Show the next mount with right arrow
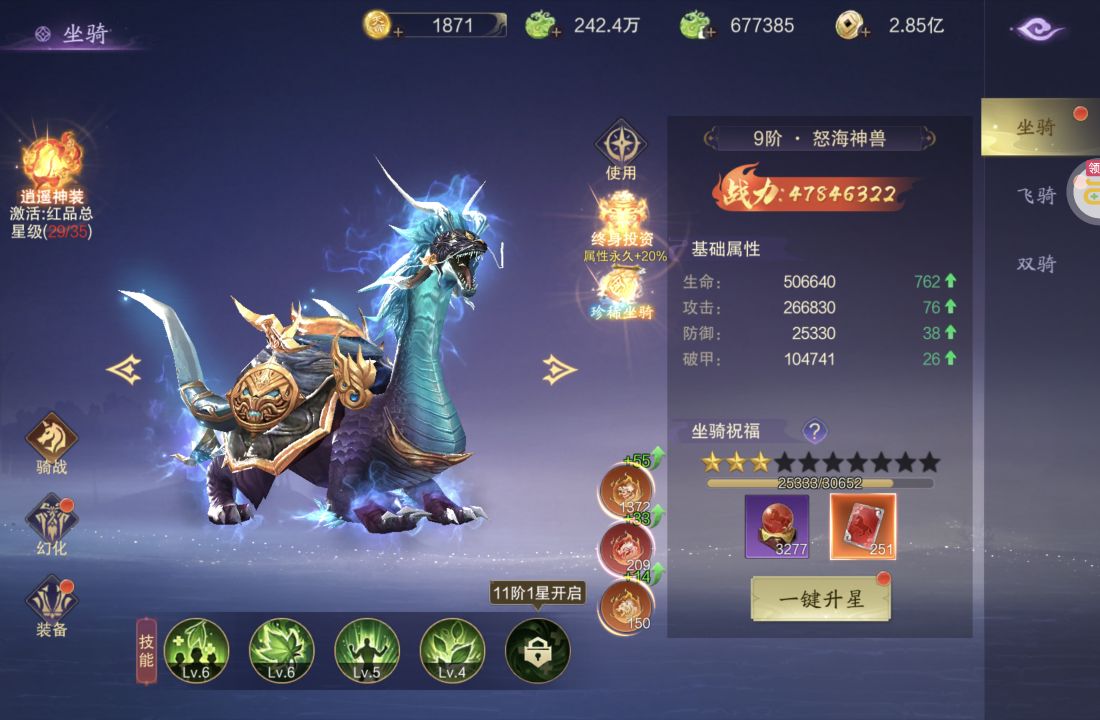This screenshot has height=720, width=1100. pos(559,370)
